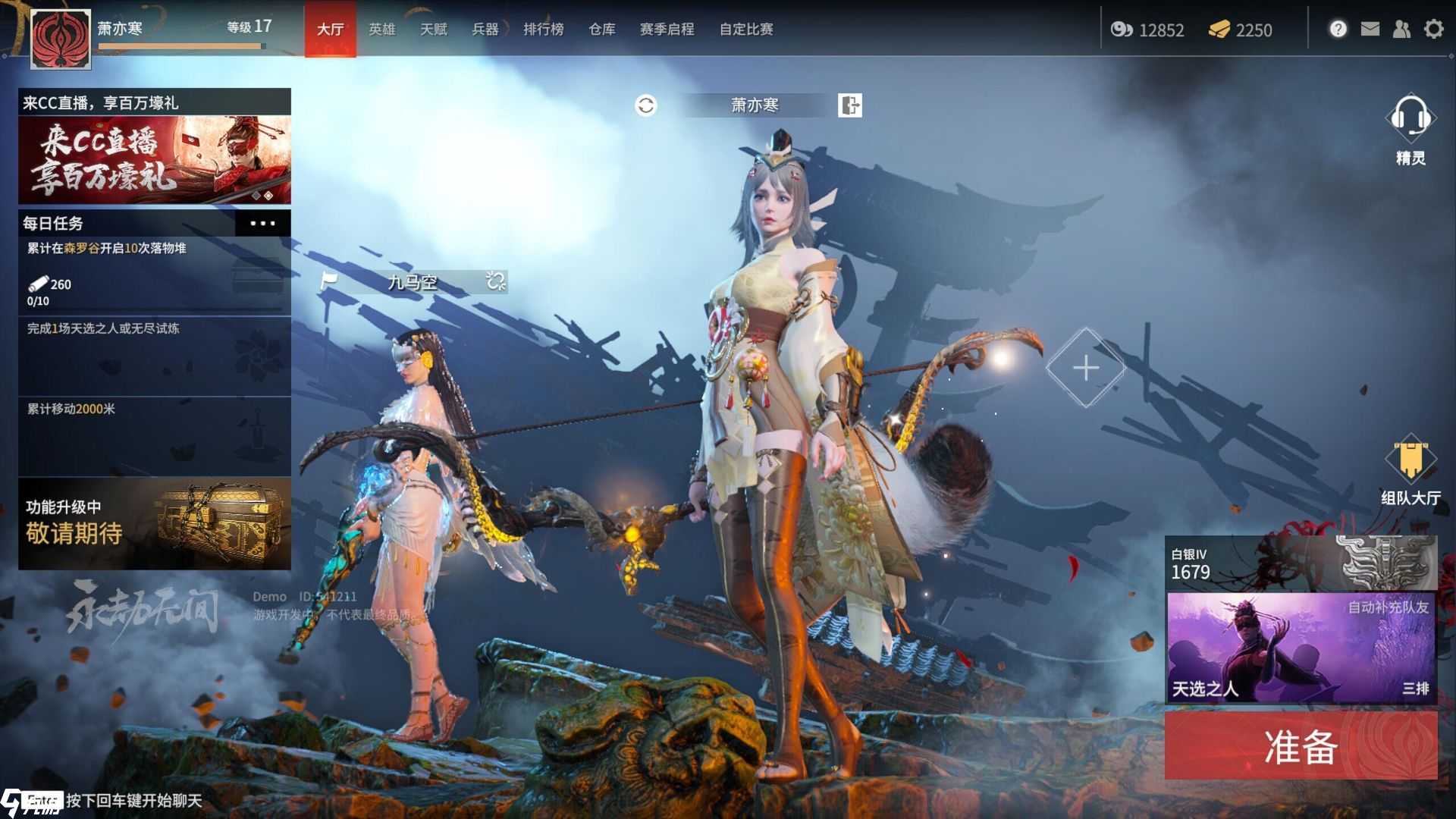Show the 排行榜 leaderboard

point(543,30)
